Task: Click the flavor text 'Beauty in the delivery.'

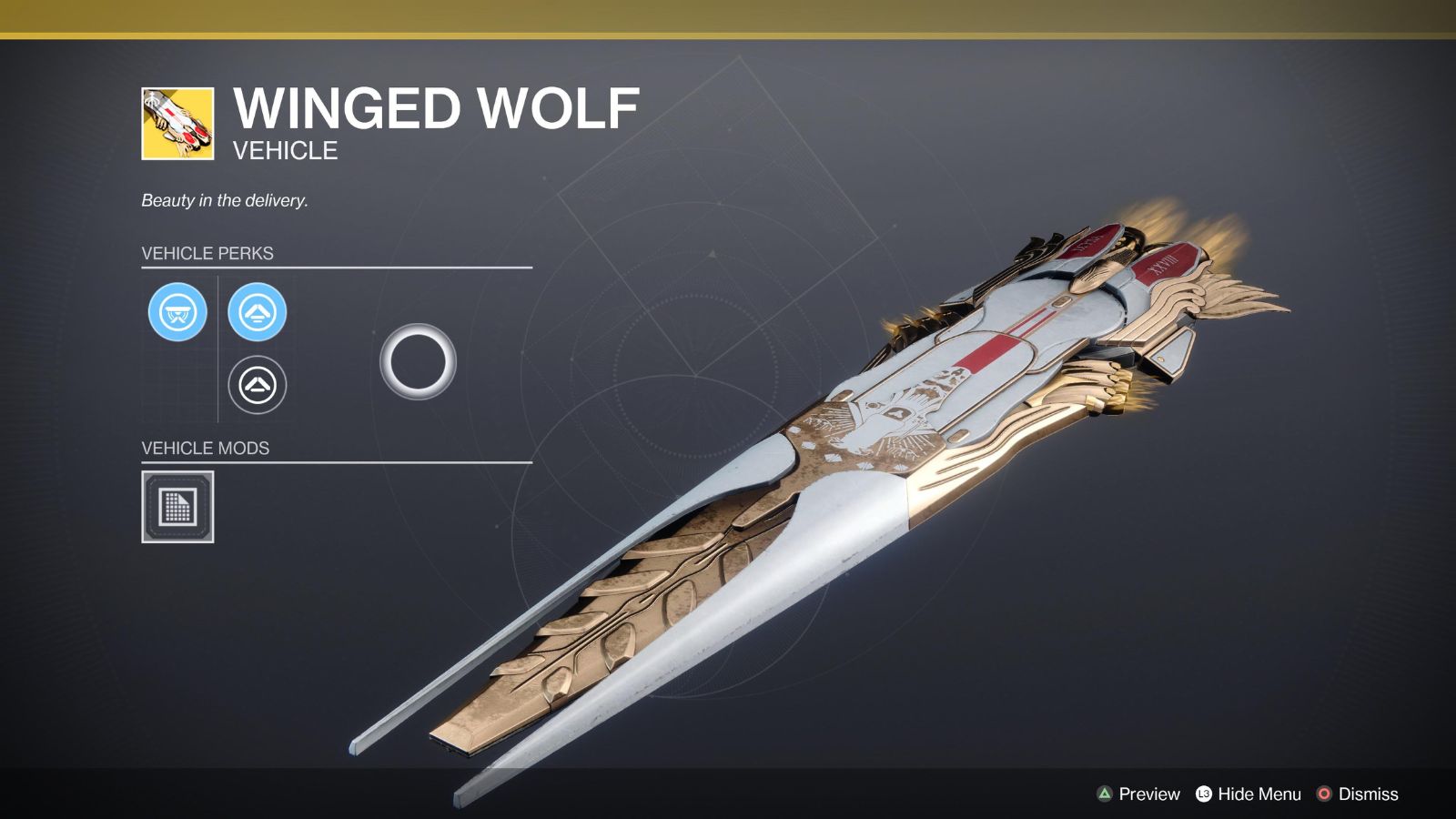Action: point(224,199)
